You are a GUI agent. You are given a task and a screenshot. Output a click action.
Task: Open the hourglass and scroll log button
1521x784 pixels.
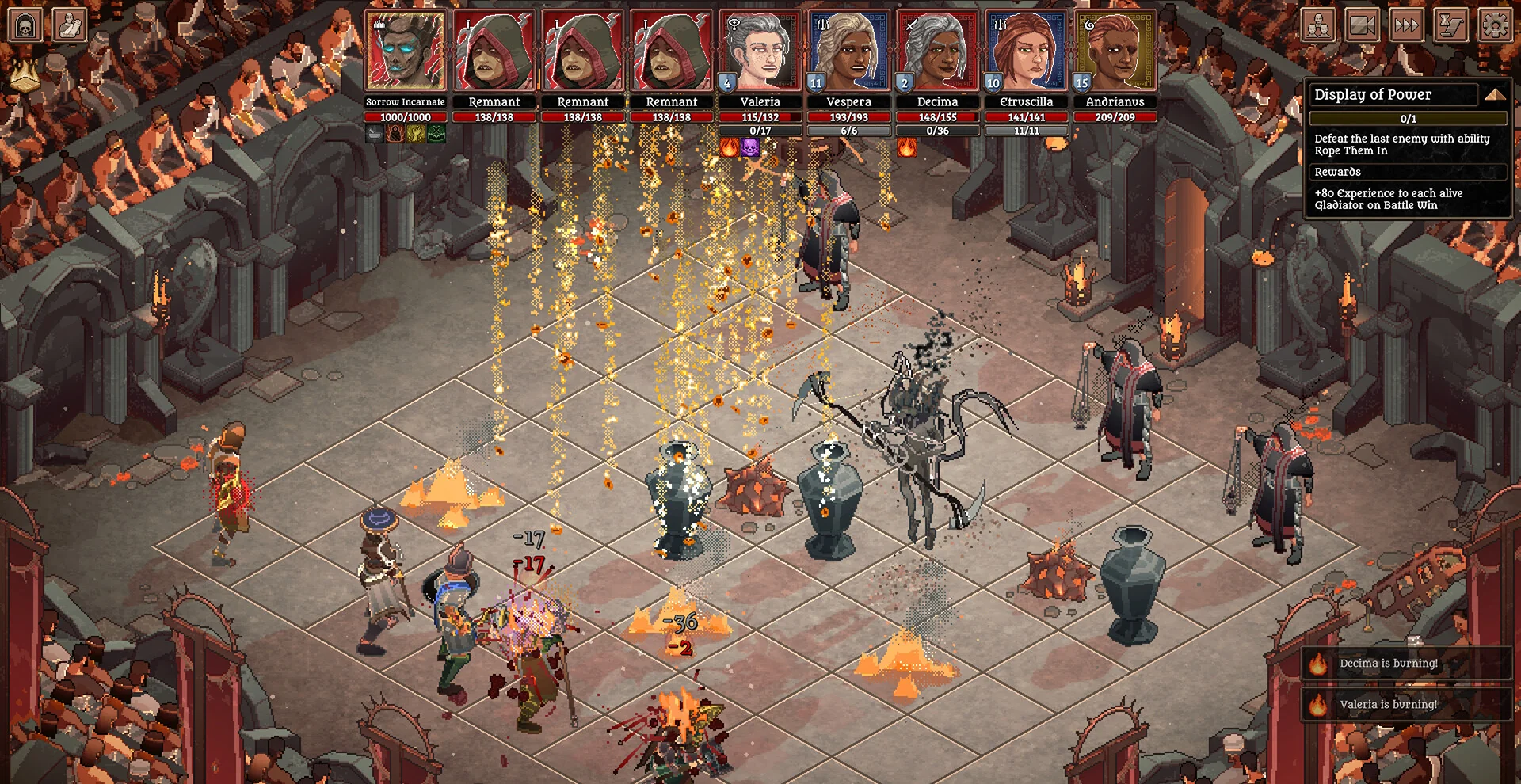coord(1450,26)
